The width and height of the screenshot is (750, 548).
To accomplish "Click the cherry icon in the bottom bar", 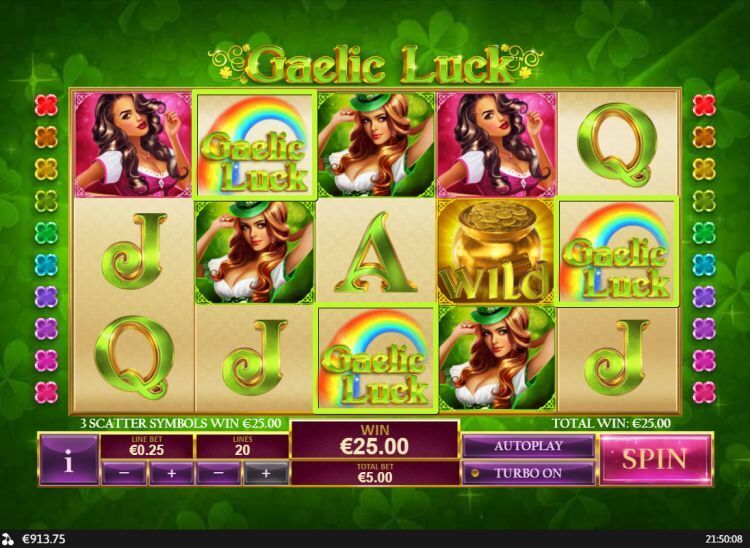I will tap(10, 540).
